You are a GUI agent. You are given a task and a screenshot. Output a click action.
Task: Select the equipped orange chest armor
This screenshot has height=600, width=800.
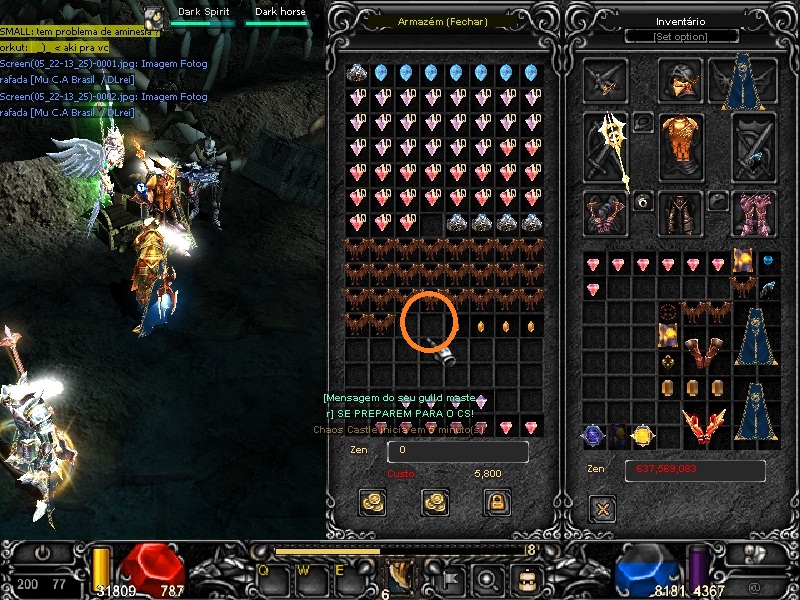[681, 145]
